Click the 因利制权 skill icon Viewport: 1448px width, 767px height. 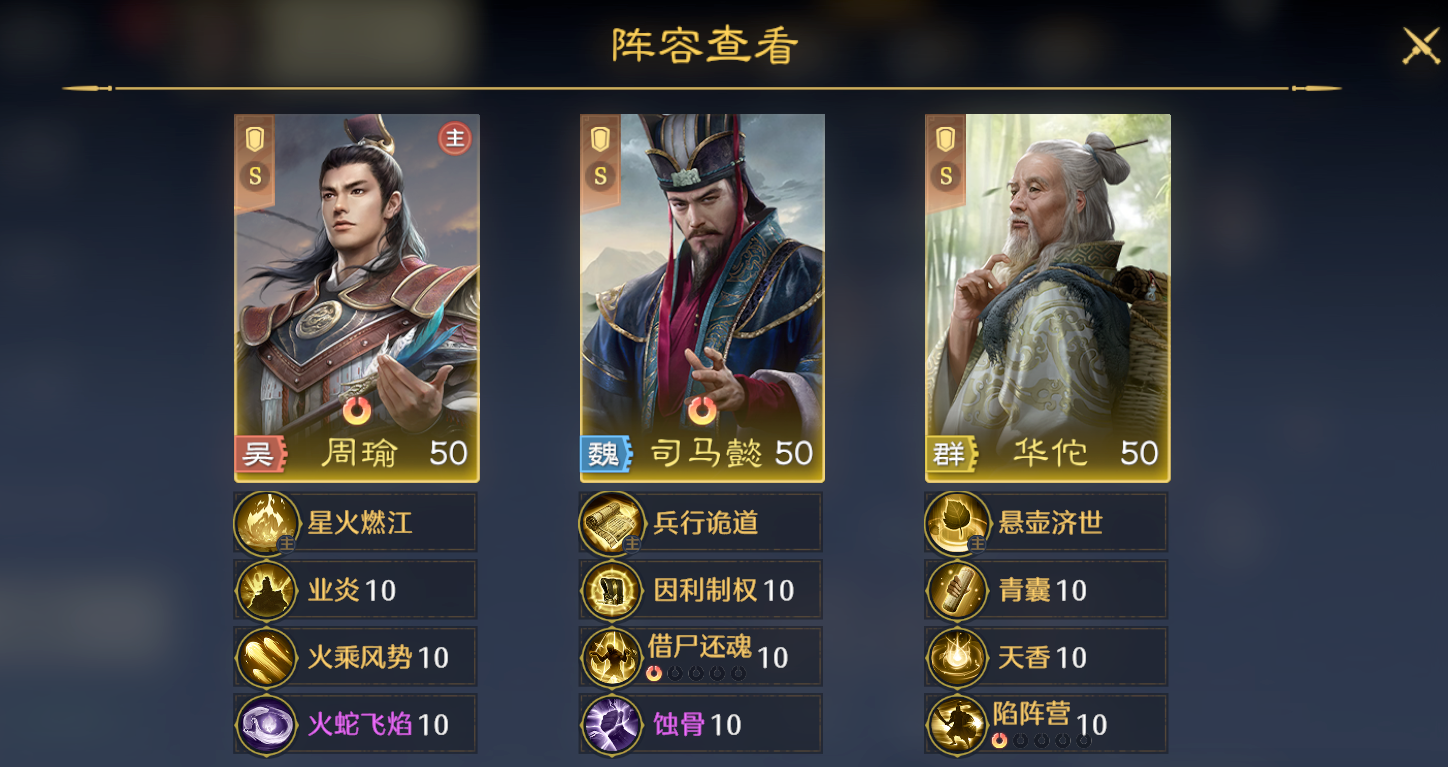(x=611, y=589)
